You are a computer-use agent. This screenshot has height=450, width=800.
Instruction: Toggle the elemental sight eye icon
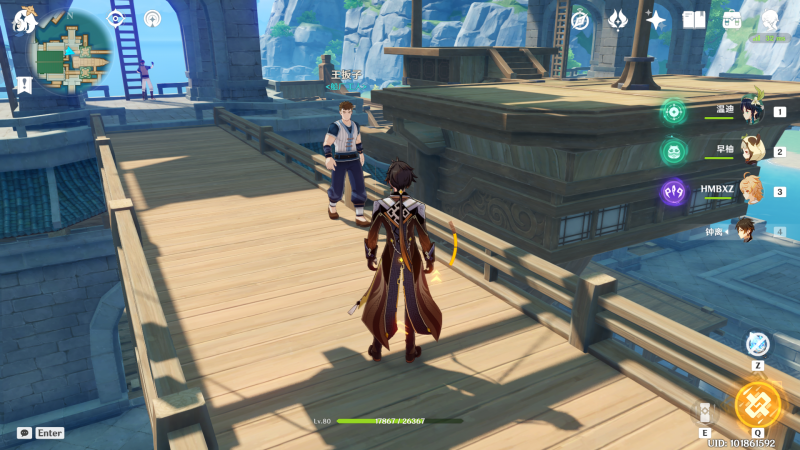115,18
